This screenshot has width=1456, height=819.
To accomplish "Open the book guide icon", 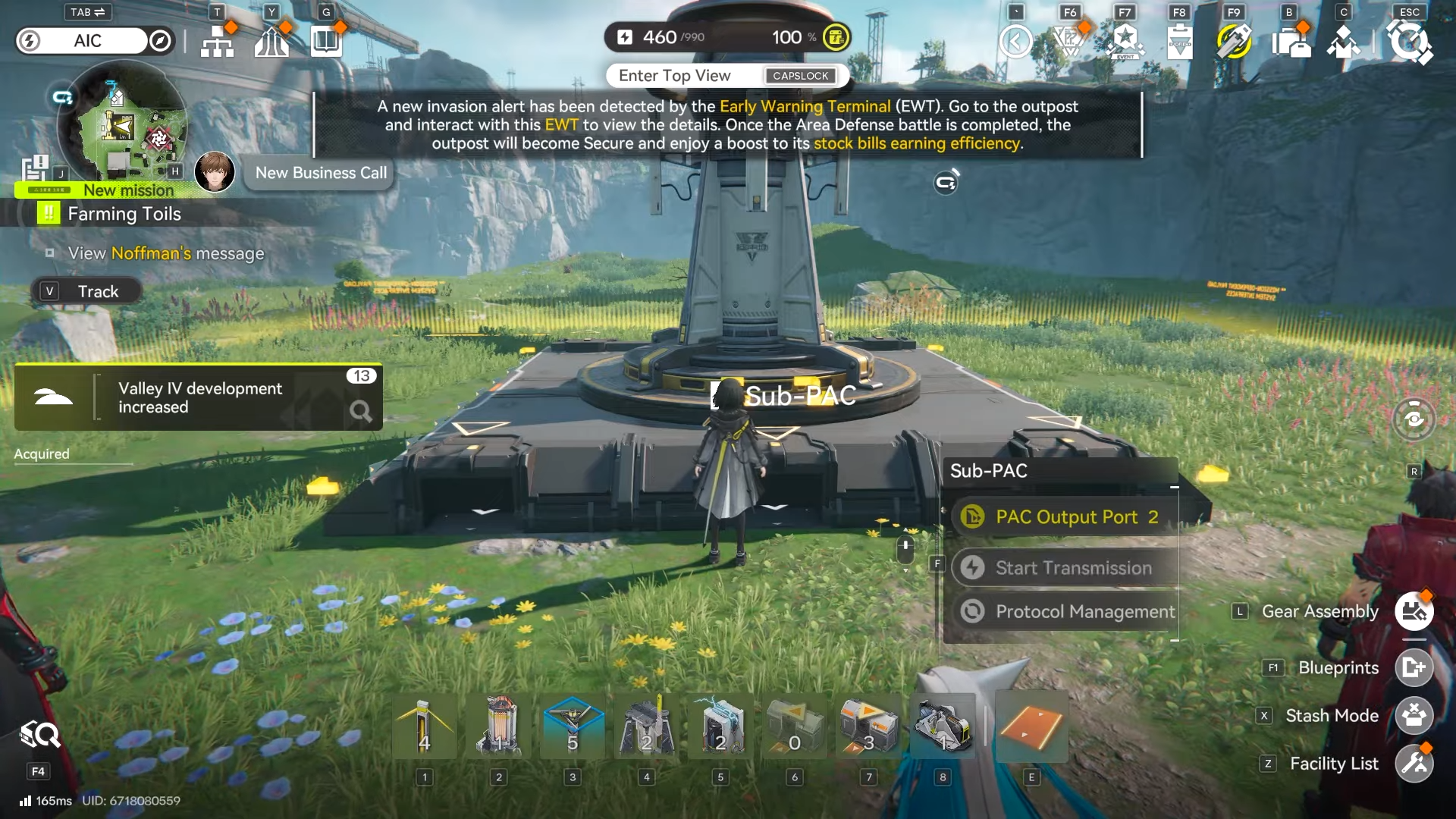I will tap(326, 41).
